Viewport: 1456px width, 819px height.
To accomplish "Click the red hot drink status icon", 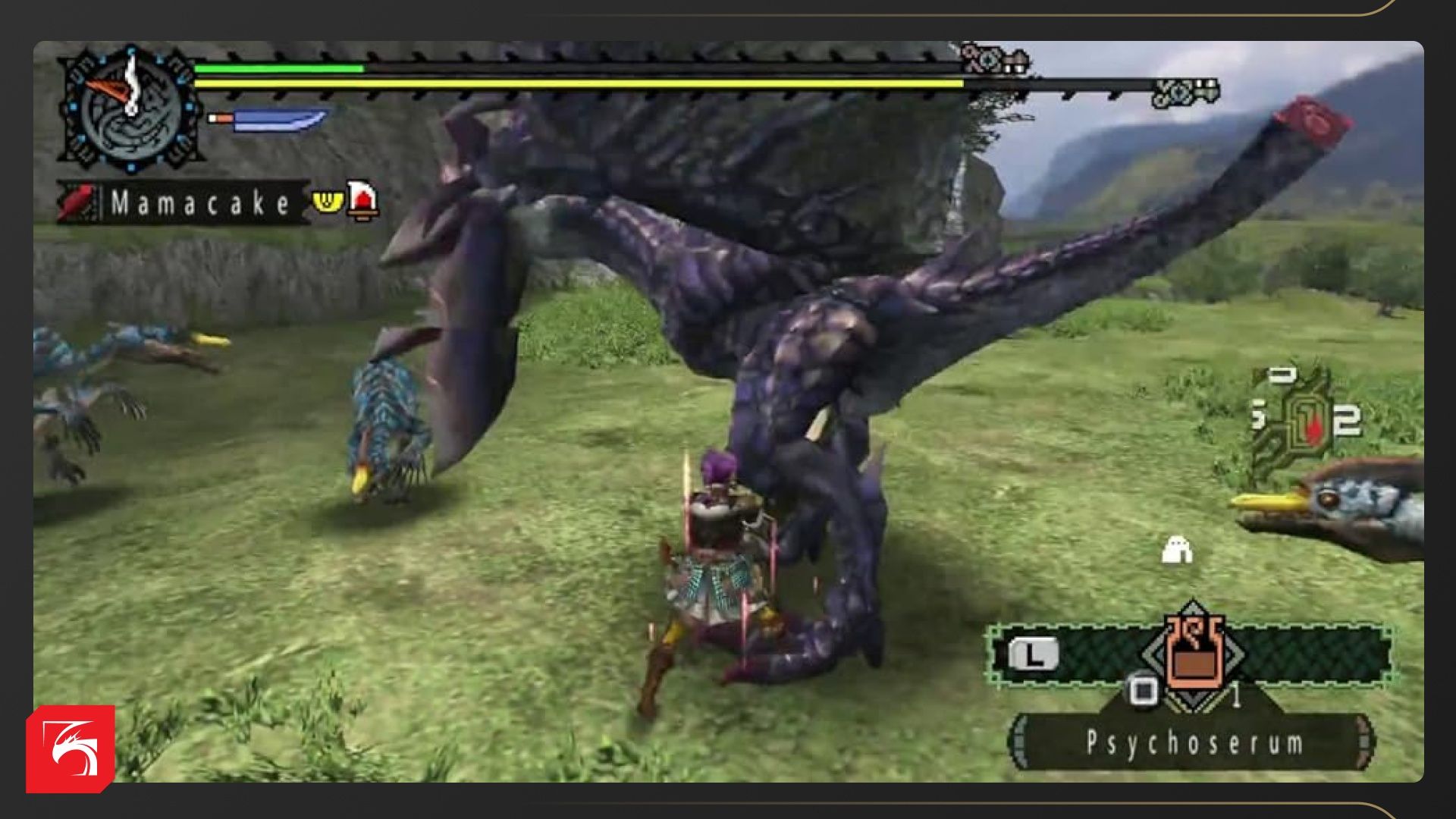I will coord(362,200).
